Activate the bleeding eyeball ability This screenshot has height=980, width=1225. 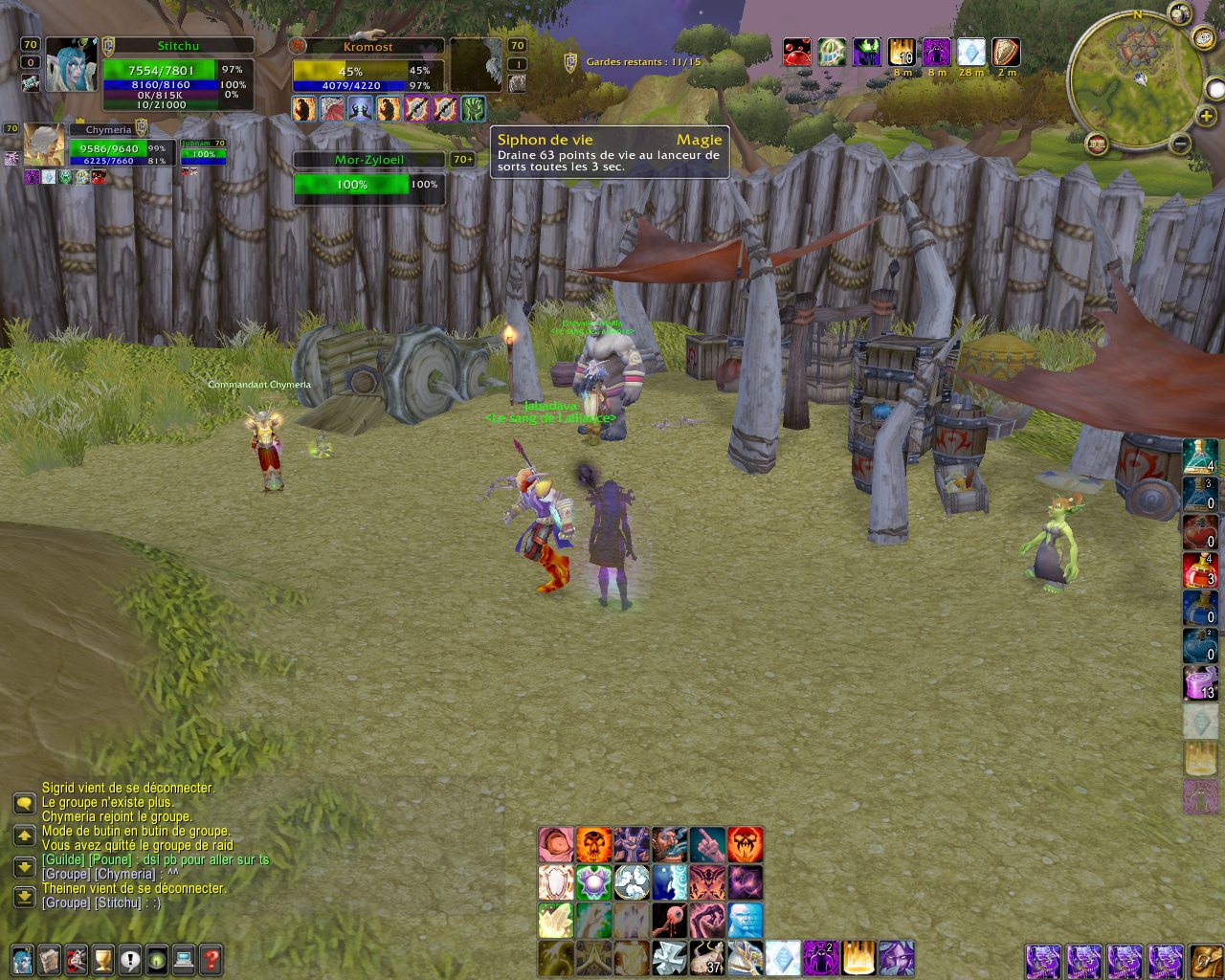click(669, 921)
